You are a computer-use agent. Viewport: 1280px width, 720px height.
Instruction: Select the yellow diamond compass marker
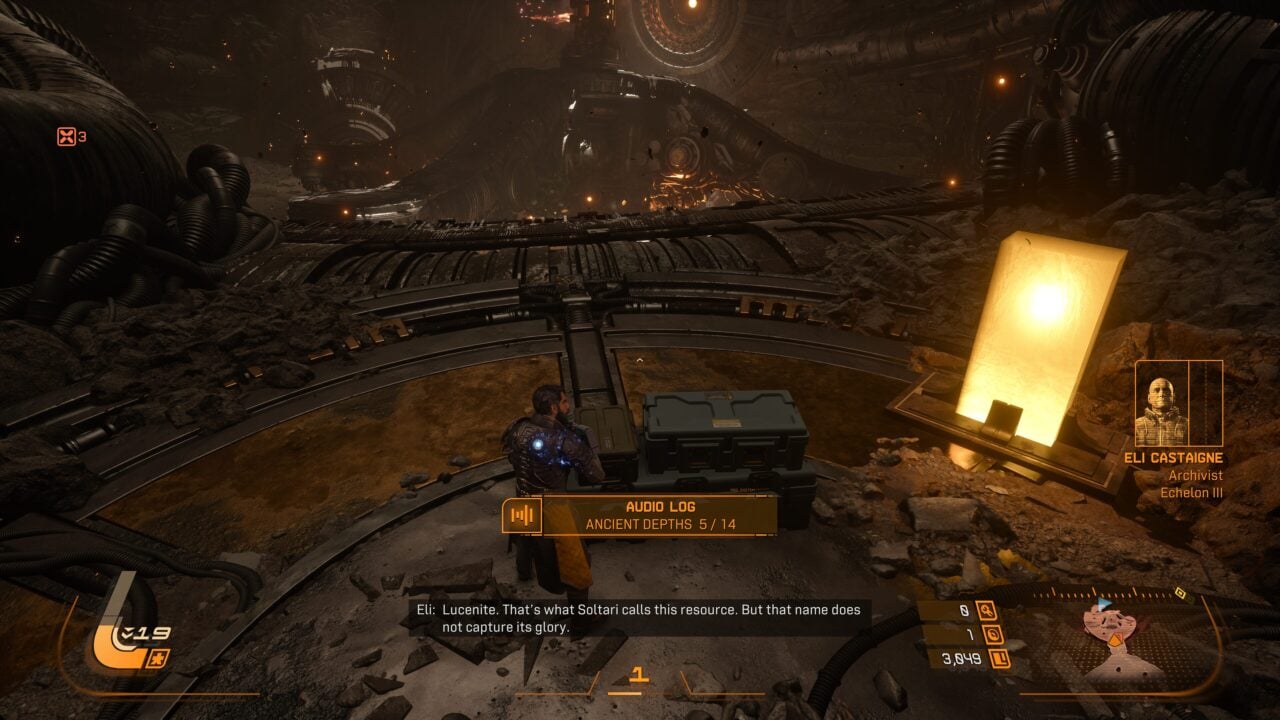coord(1180,594)
